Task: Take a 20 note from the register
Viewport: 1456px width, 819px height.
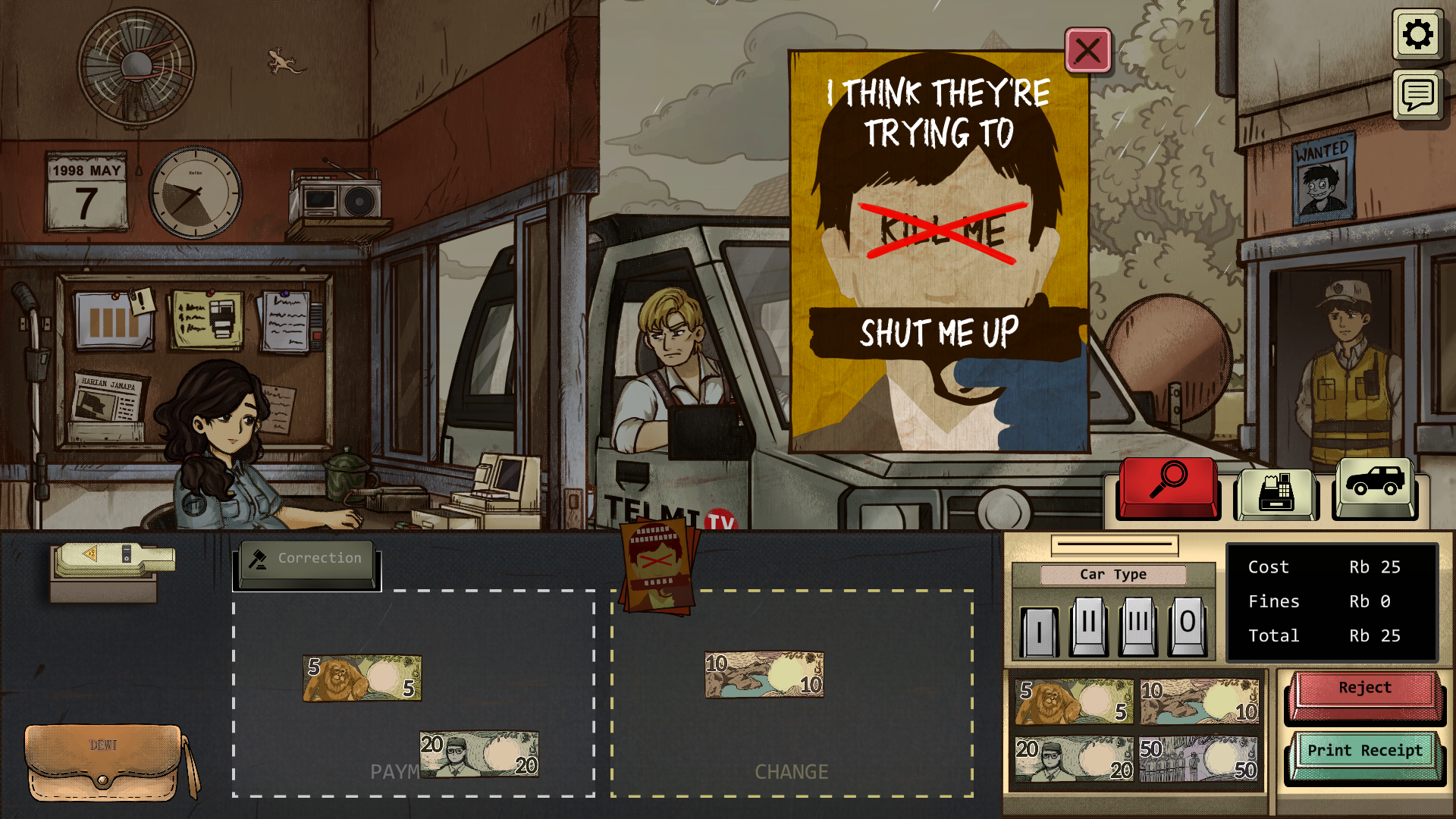Action: click(1074, 760)
